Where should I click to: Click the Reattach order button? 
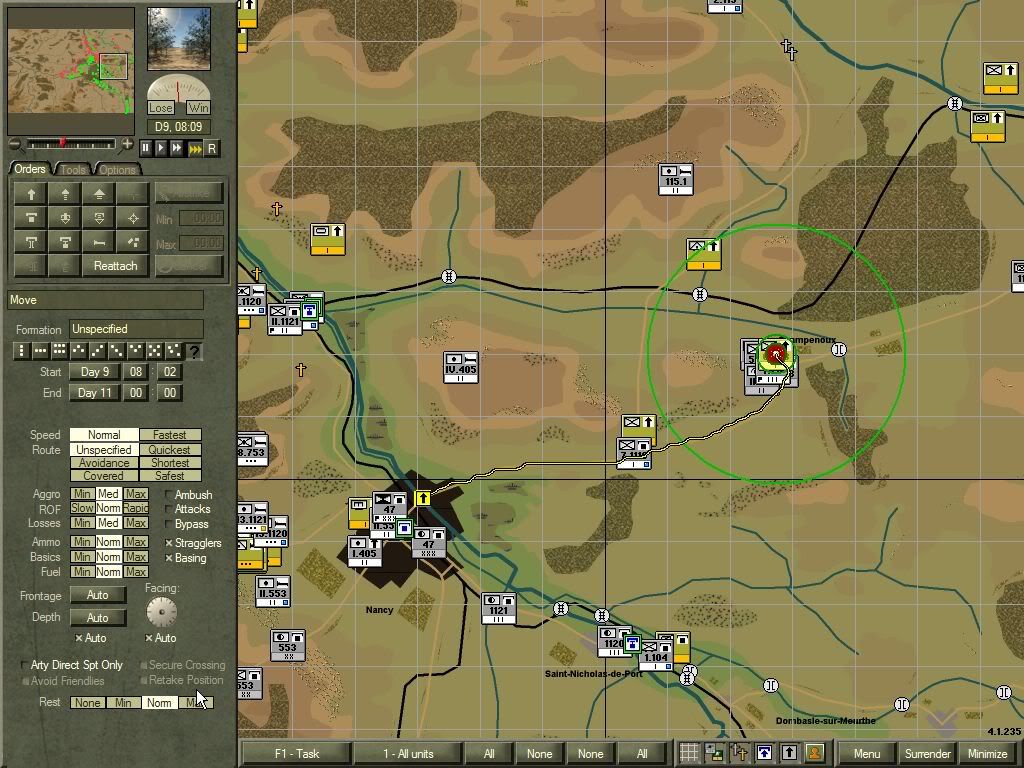tap(115, 266)
